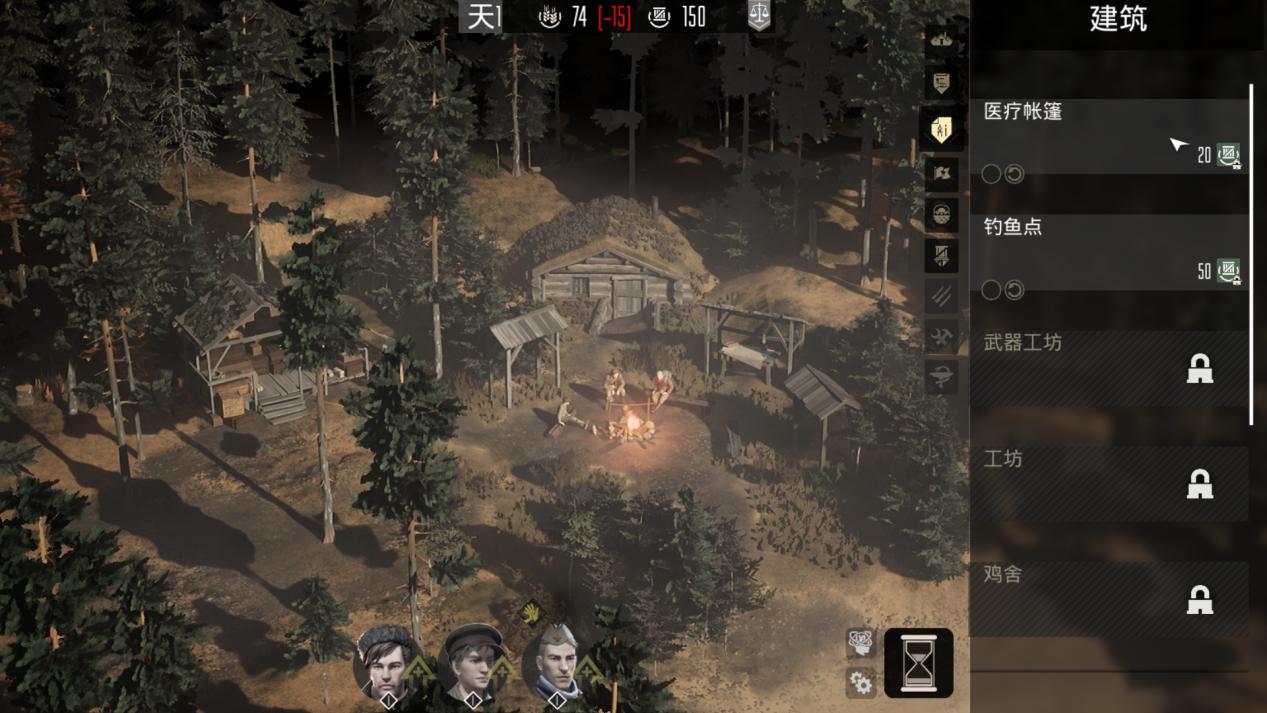This screenshot has width=1267, height=713.
Task: Switch to the basket category tab
Action: tap(941, 214)
